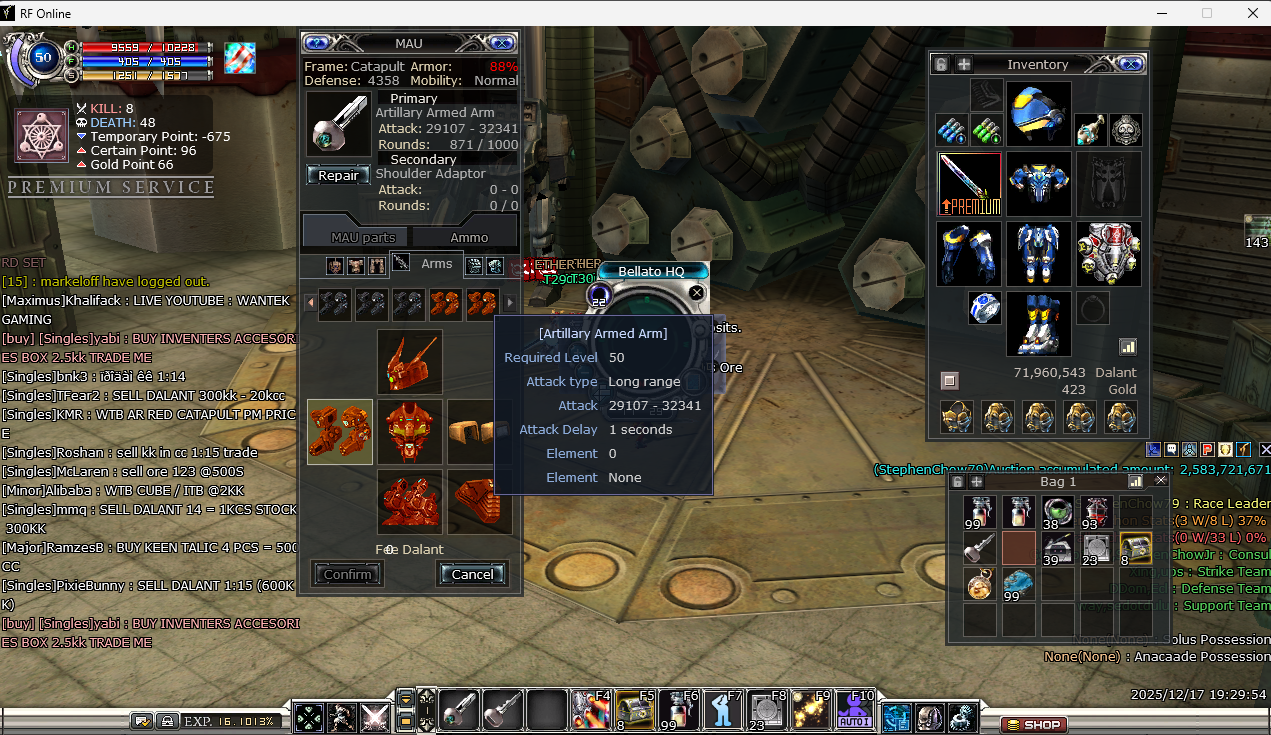
Task: Select the red horned MAU head part
Action: [410, 362]
